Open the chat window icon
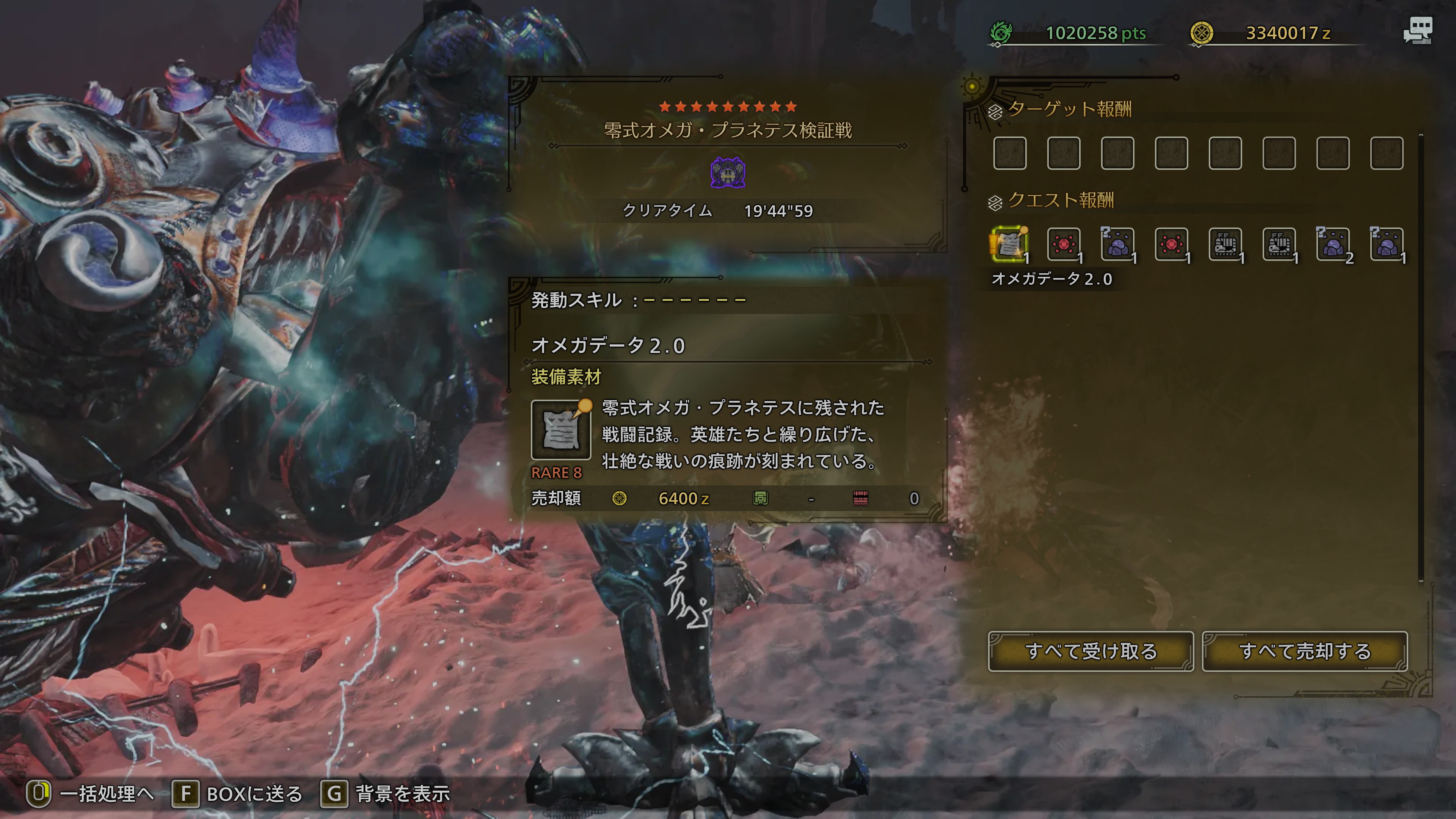 pos(1418,30)
